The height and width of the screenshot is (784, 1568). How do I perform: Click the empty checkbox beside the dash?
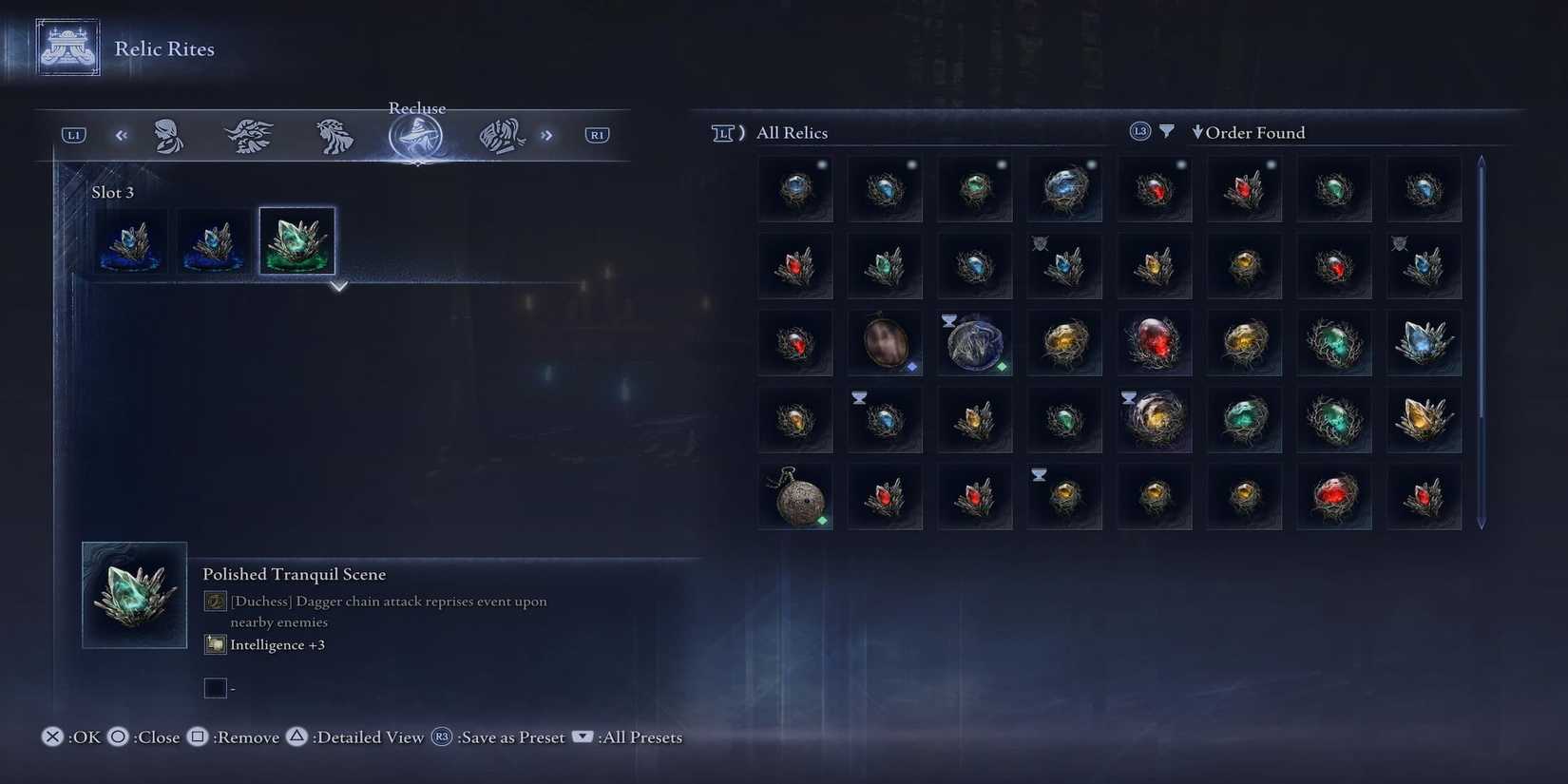click(x=215, y=687)
